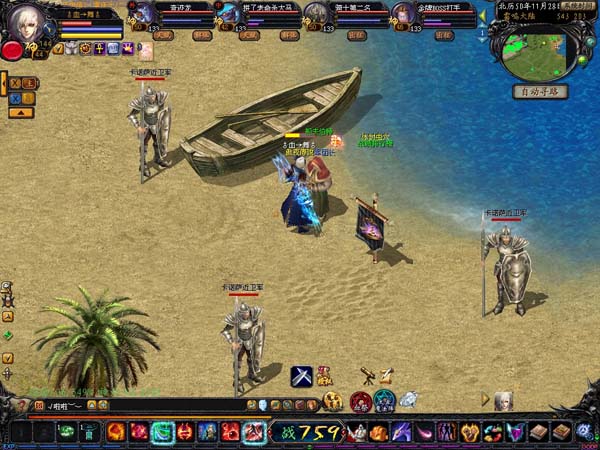600x450 pixels.
Task: Select the player's own white-haired portrait
Action: coord(26,20)
